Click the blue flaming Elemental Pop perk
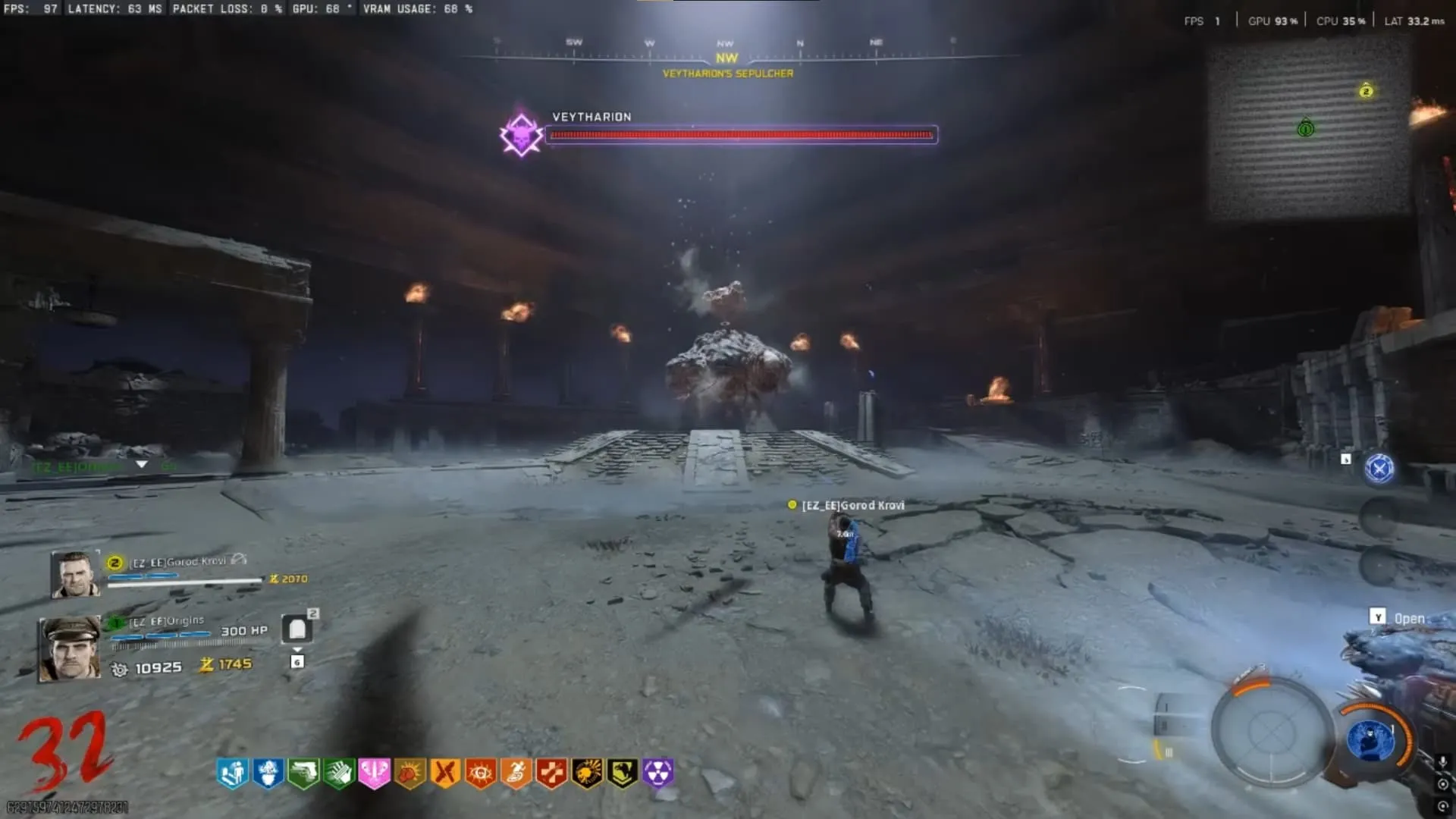1456x819 pixels. [x=268, y=773]
